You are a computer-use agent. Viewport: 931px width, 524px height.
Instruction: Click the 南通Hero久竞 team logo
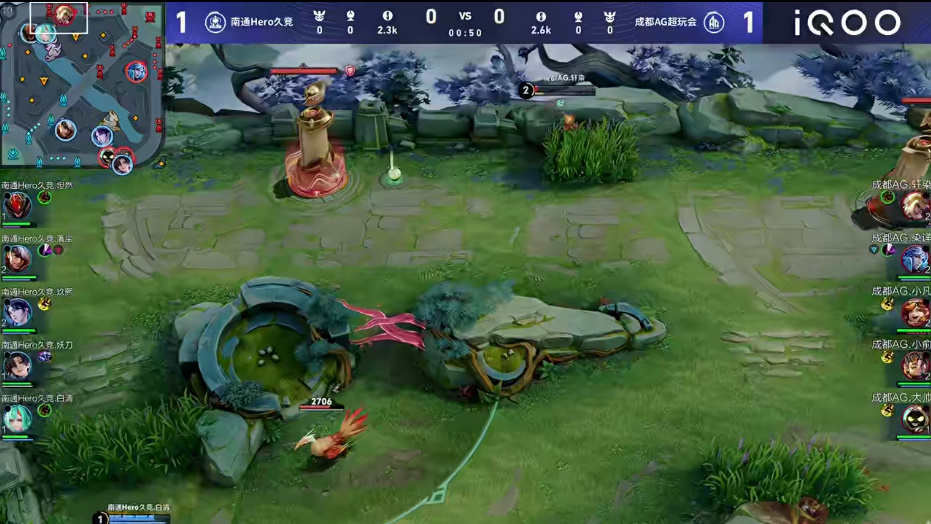215,22
